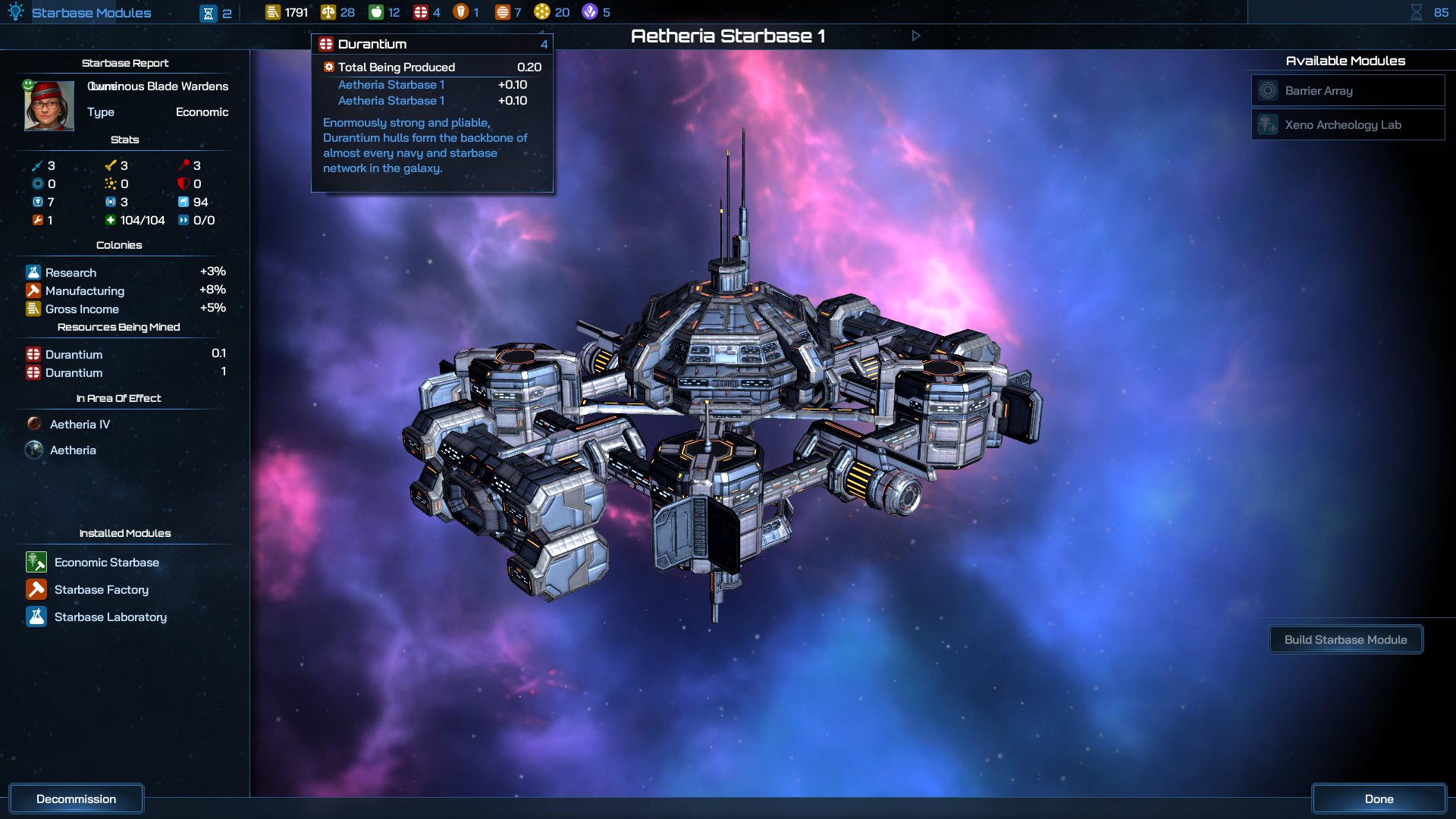Select installed Starbase Factory module
The width and height of the screenshot is (1456, 819).
101,590
